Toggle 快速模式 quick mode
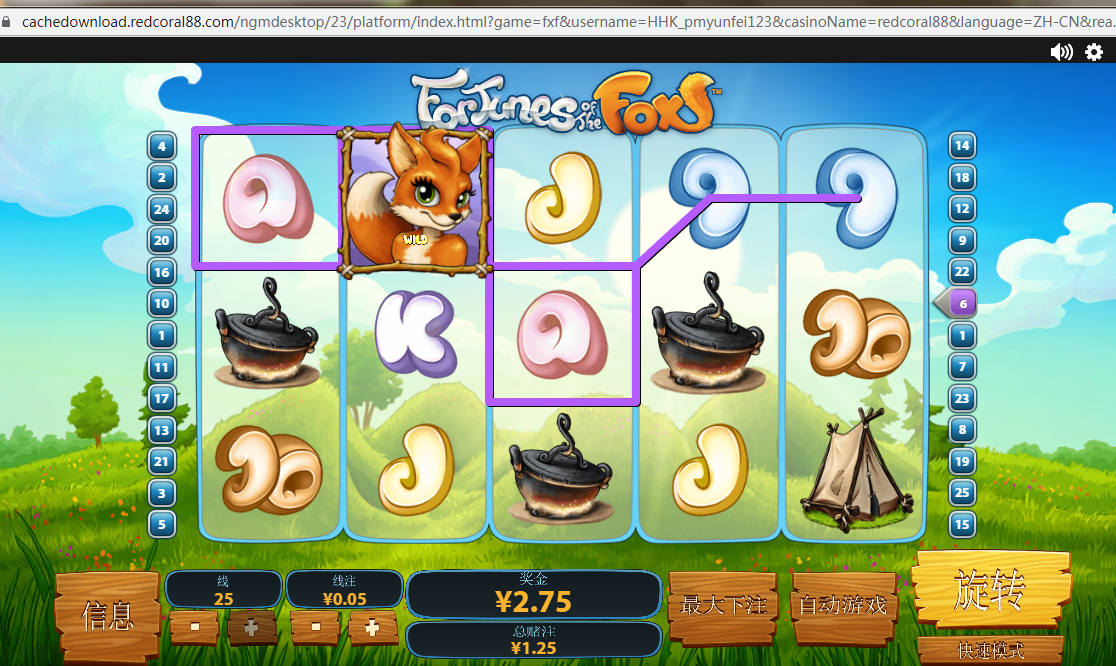This screenshot has width=1116, height=666. (x=990, y=651)
